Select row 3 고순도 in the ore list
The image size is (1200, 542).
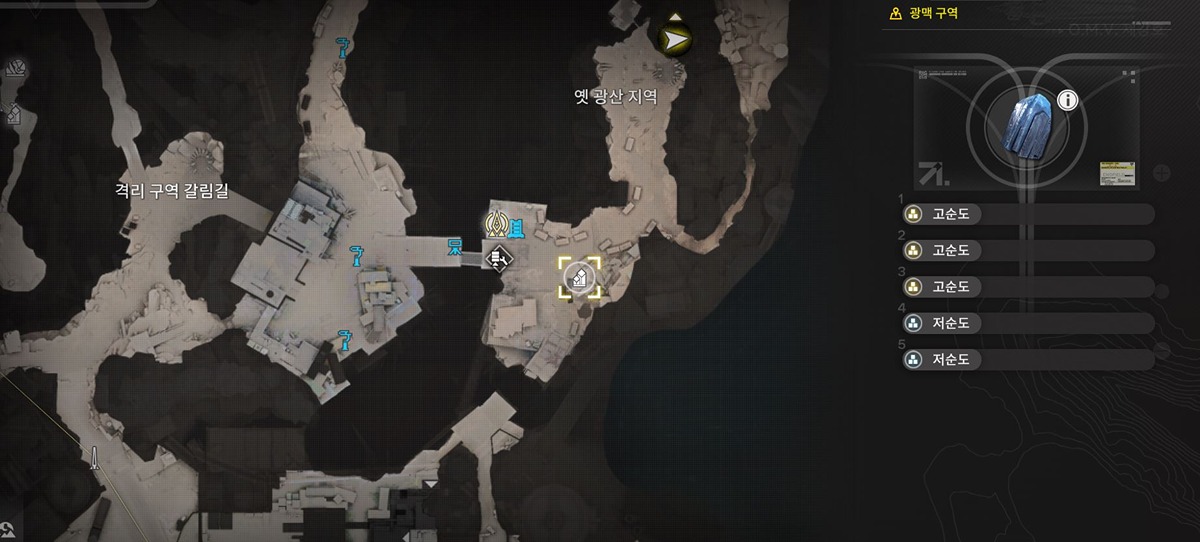tap(1027, 287)
